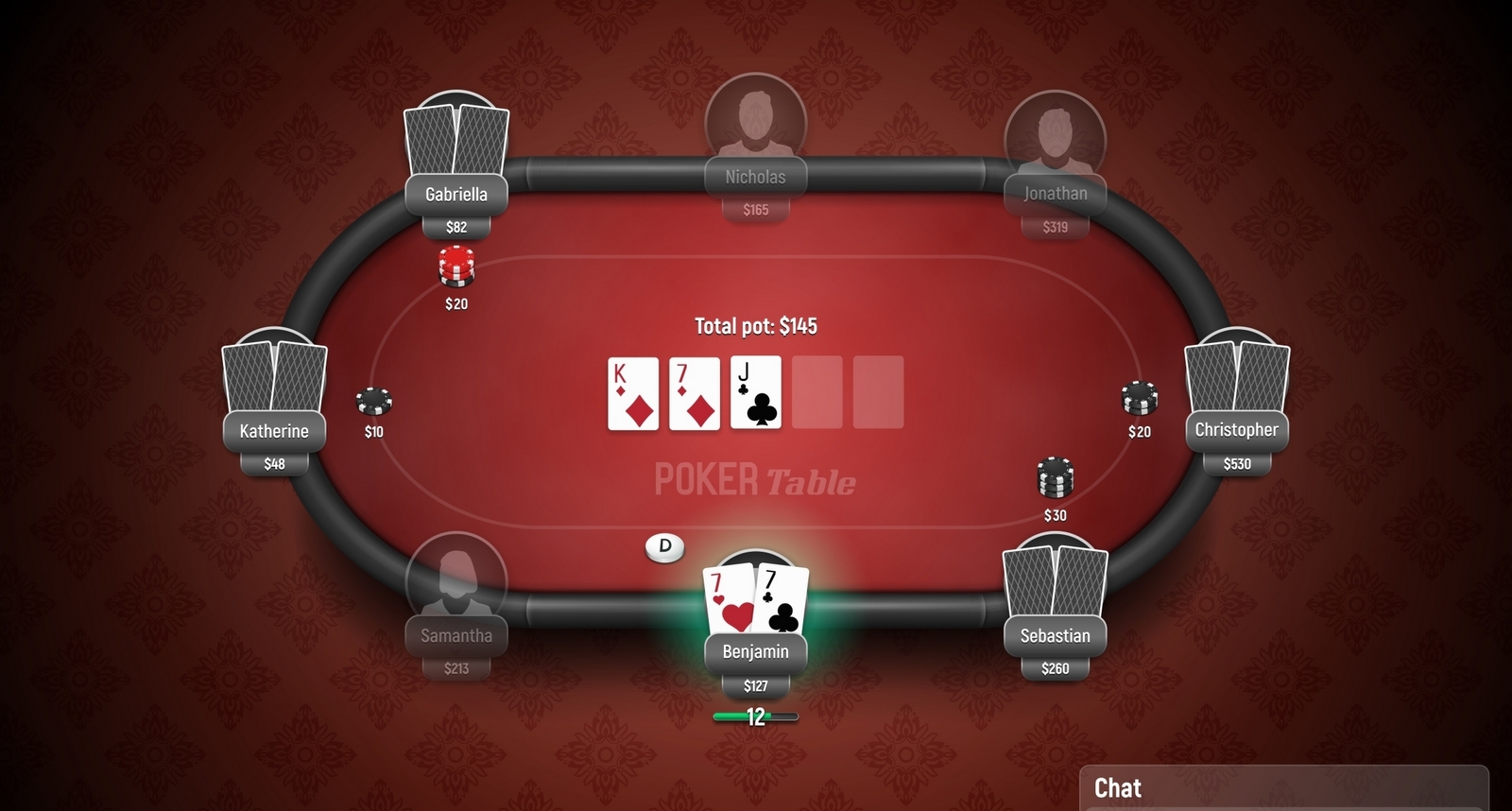Select Samantha's player seat
The width and height of the screenshot is (1512, 811).
click(456, 635)
